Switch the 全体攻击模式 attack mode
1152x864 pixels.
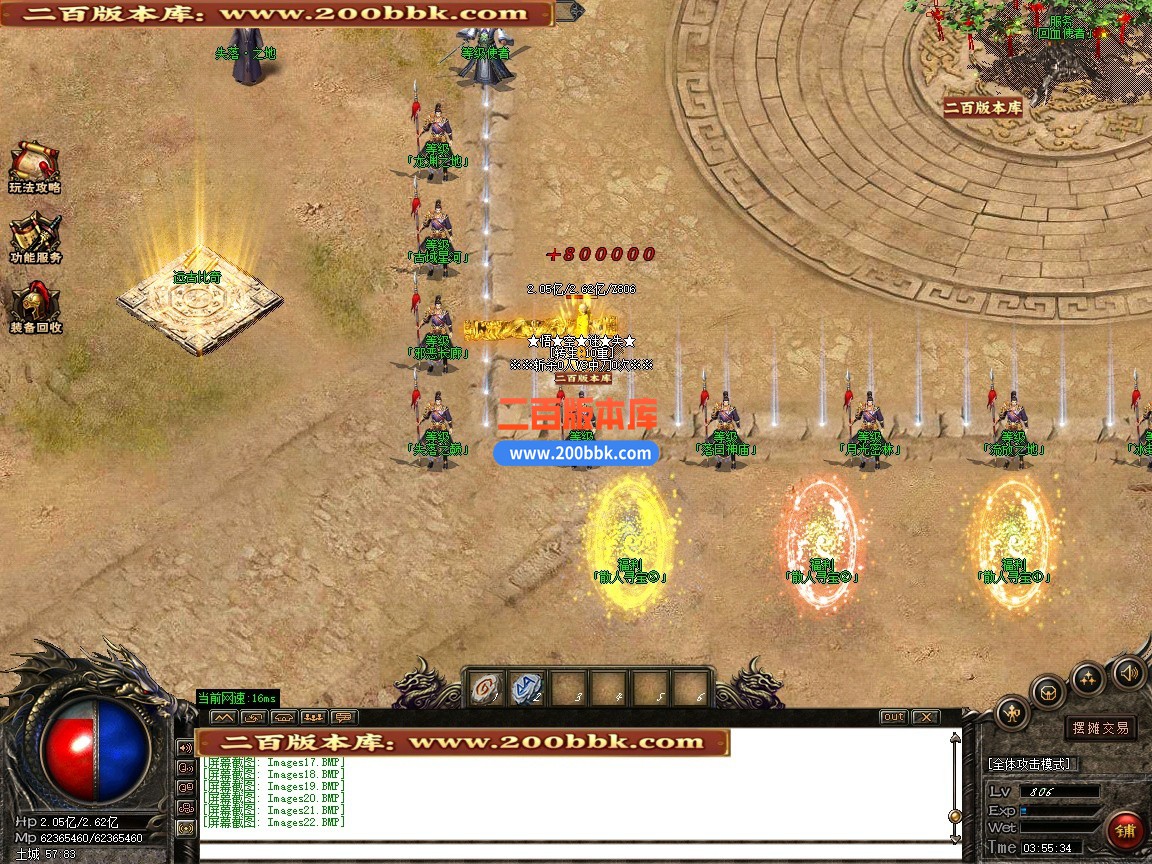pos(1030,764)
